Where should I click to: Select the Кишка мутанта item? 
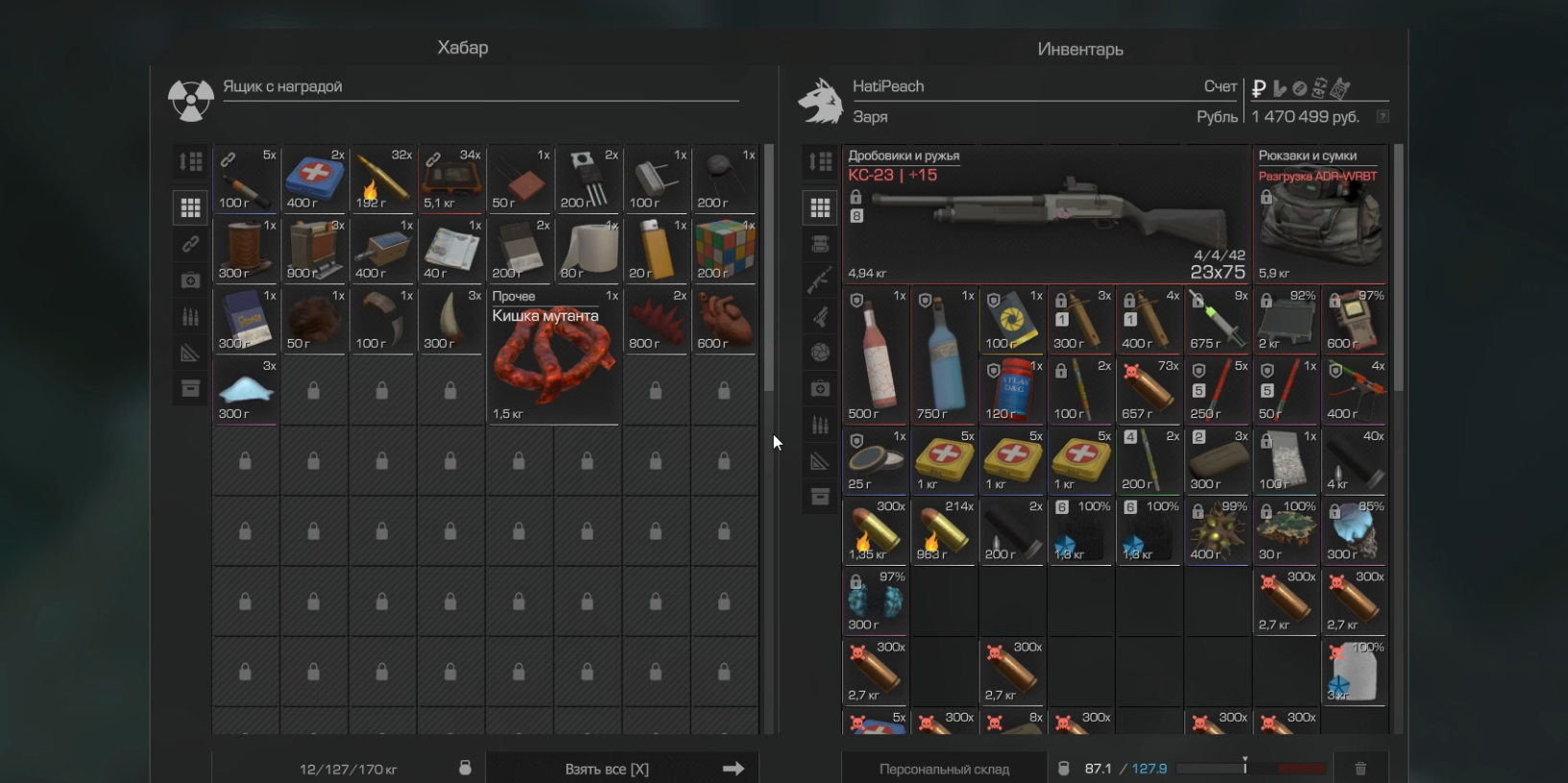tap(553, 355)
